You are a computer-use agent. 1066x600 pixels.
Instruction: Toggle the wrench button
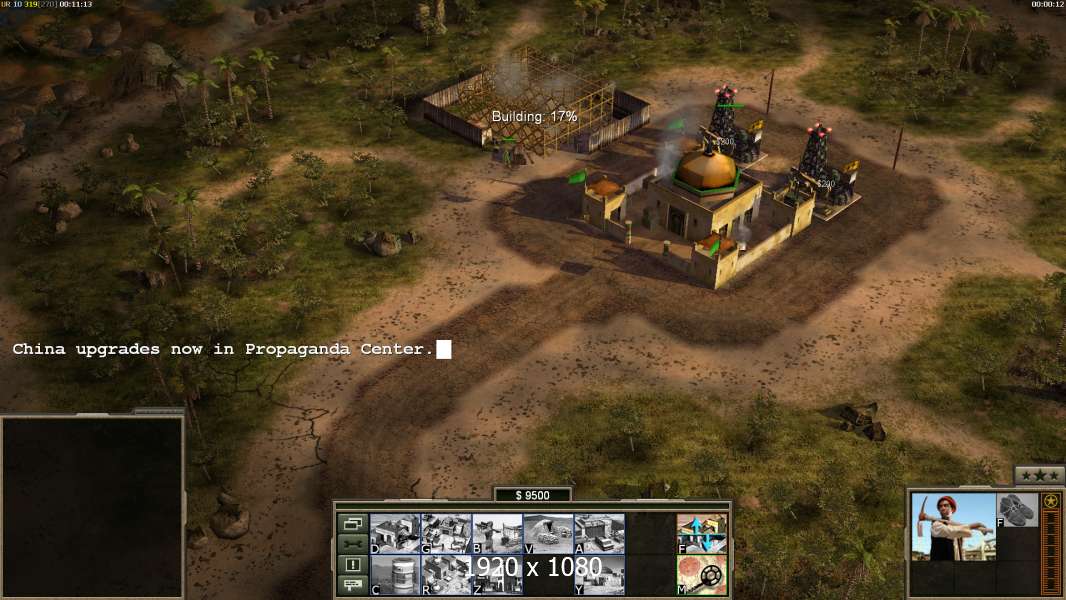click(x=351, y=544)
